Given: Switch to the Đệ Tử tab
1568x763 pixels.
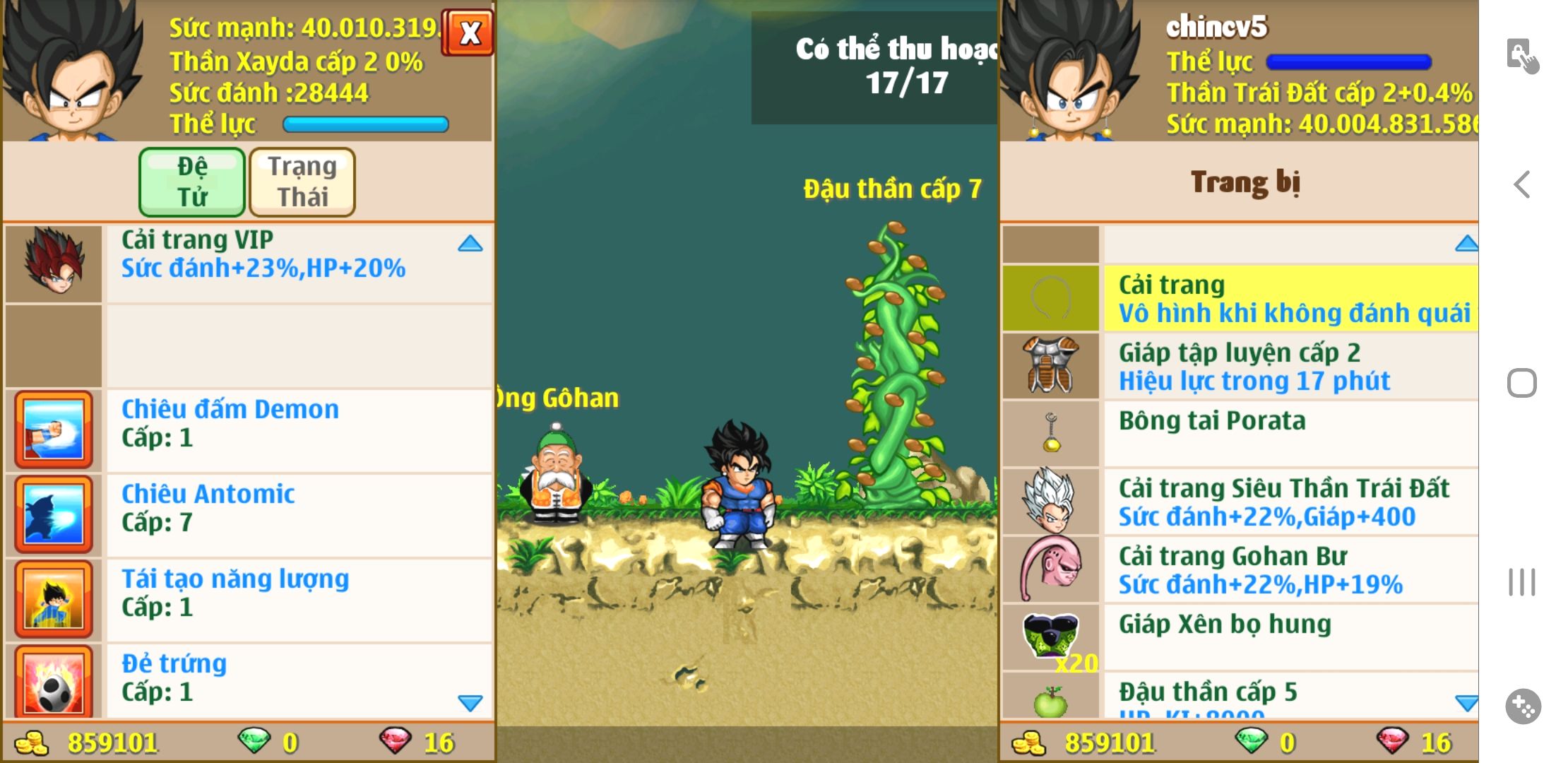Looking at the screenshot, I should click(192, 182).
